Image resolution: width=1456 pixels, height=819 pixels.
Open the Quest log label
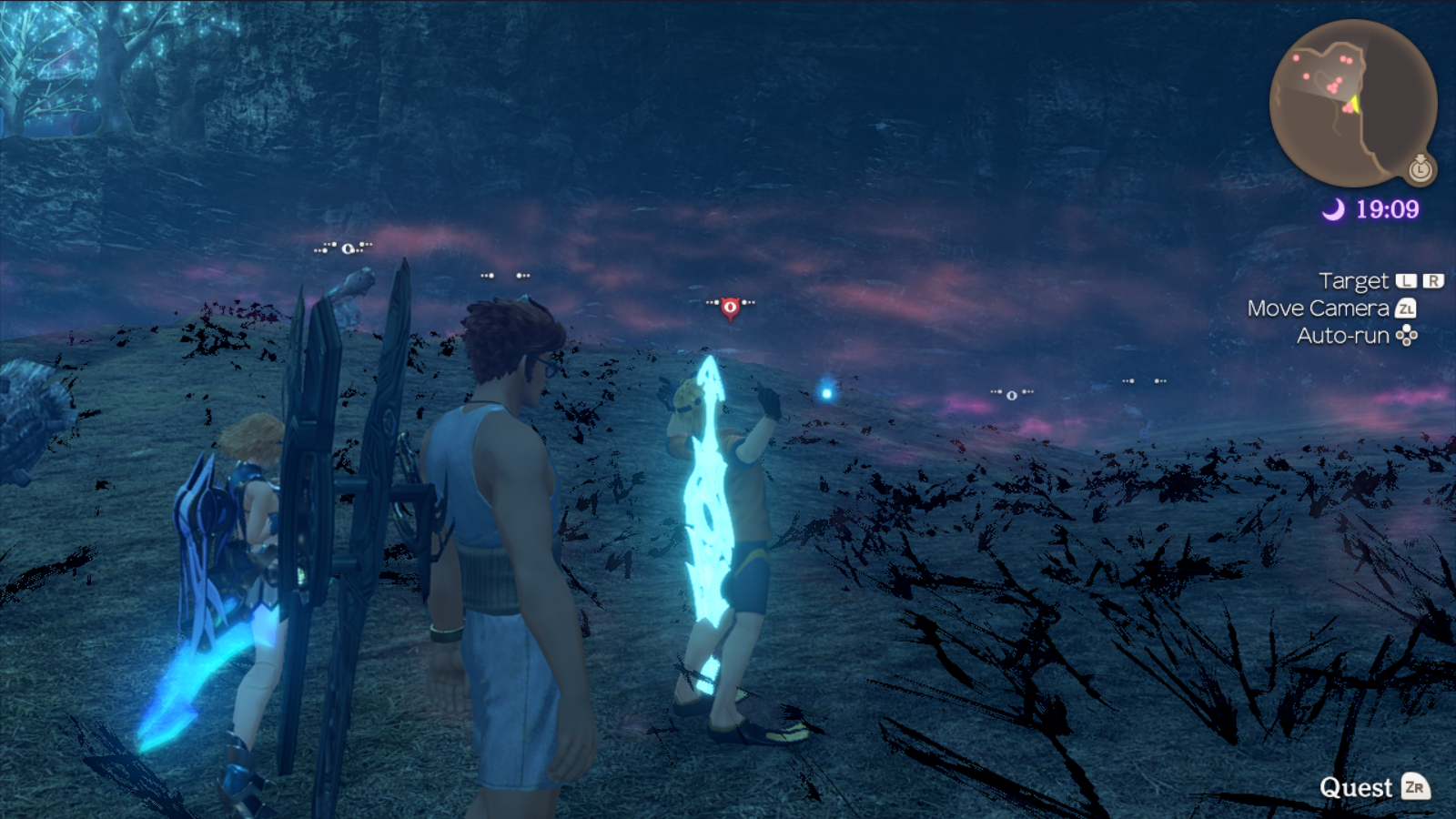point(1356,787)
